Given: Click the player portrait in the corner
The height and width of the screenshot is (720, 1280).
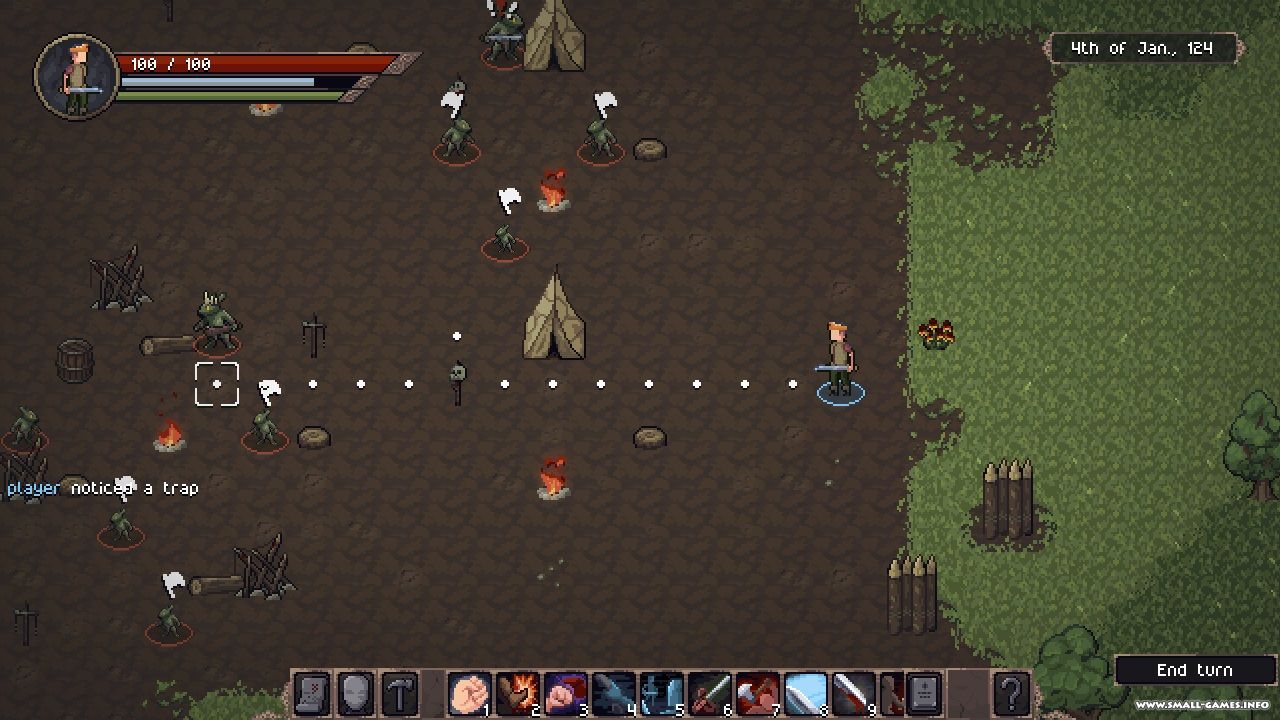Looking at the screenshot, I should [77, 77].
